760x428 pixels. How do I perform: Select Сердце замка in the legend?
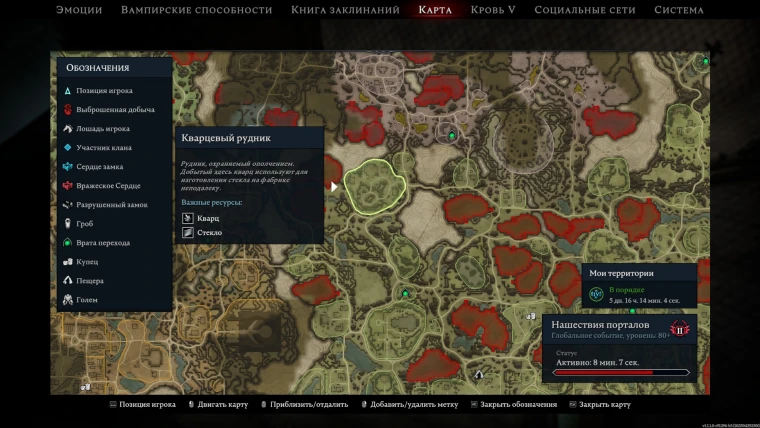point(99,167)
